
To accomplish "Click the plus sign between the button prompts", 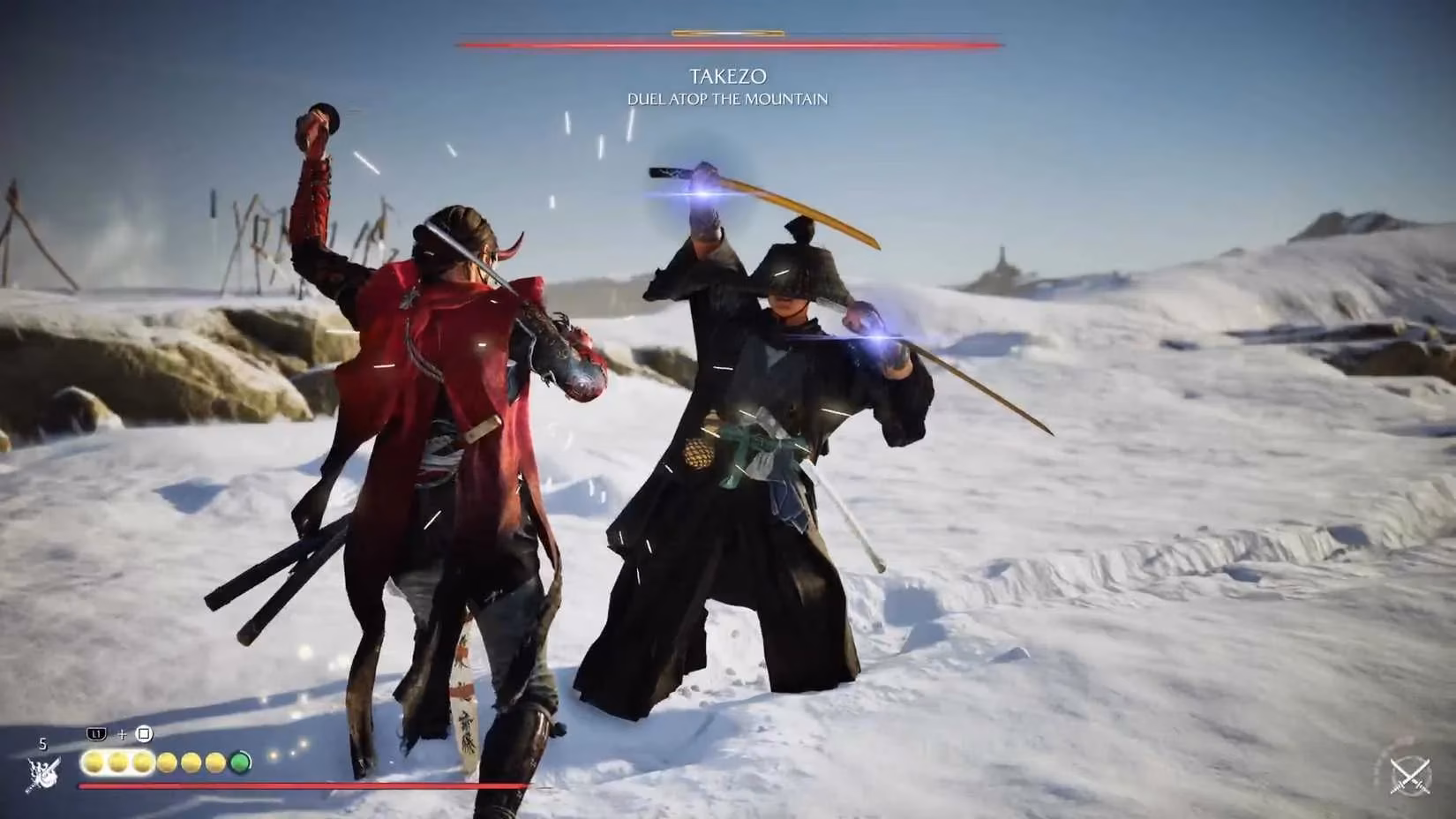I will 122,735.
